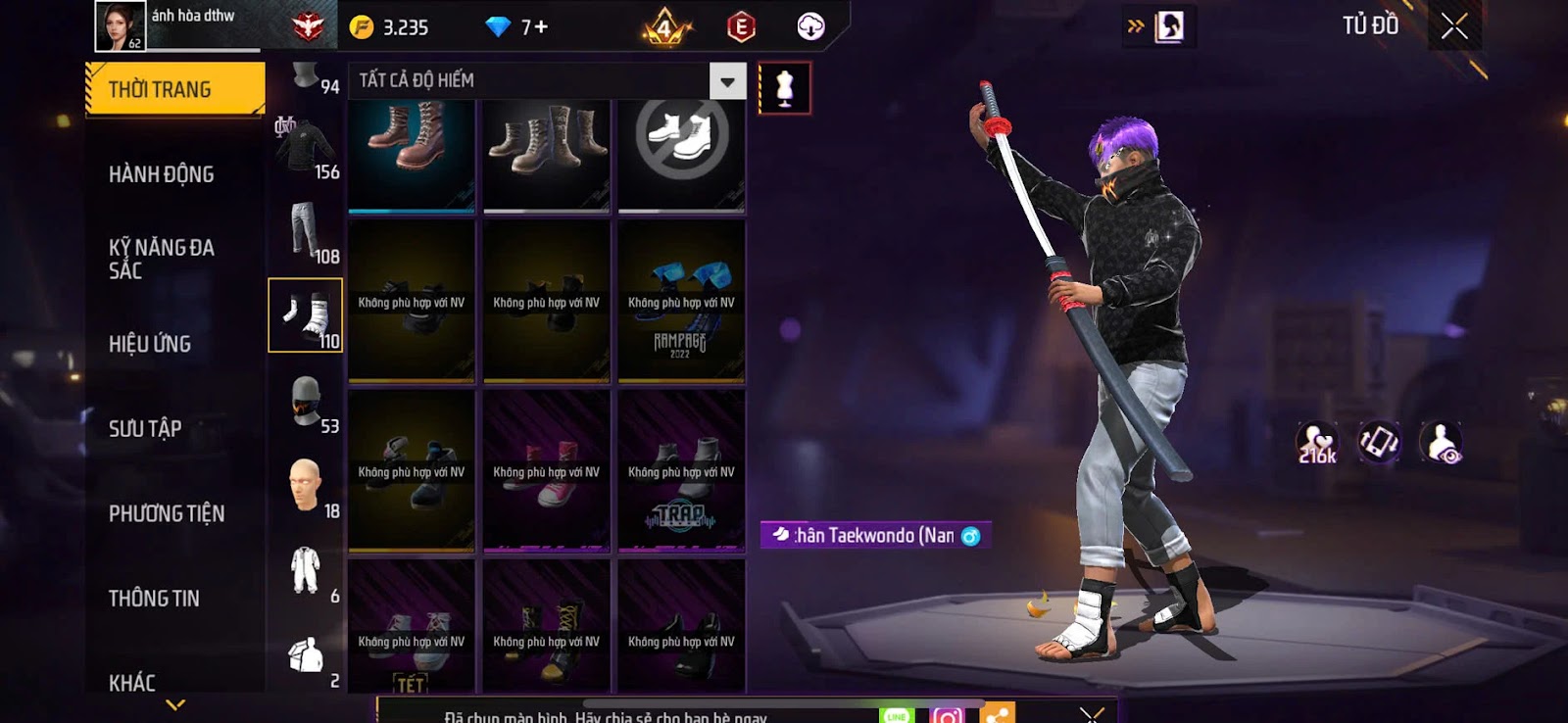The width and height of the screenshot is (1568, 723).
Task: Choose the THÔNG TIN tab
Action: pyautogui.click(x=154, y=598)
